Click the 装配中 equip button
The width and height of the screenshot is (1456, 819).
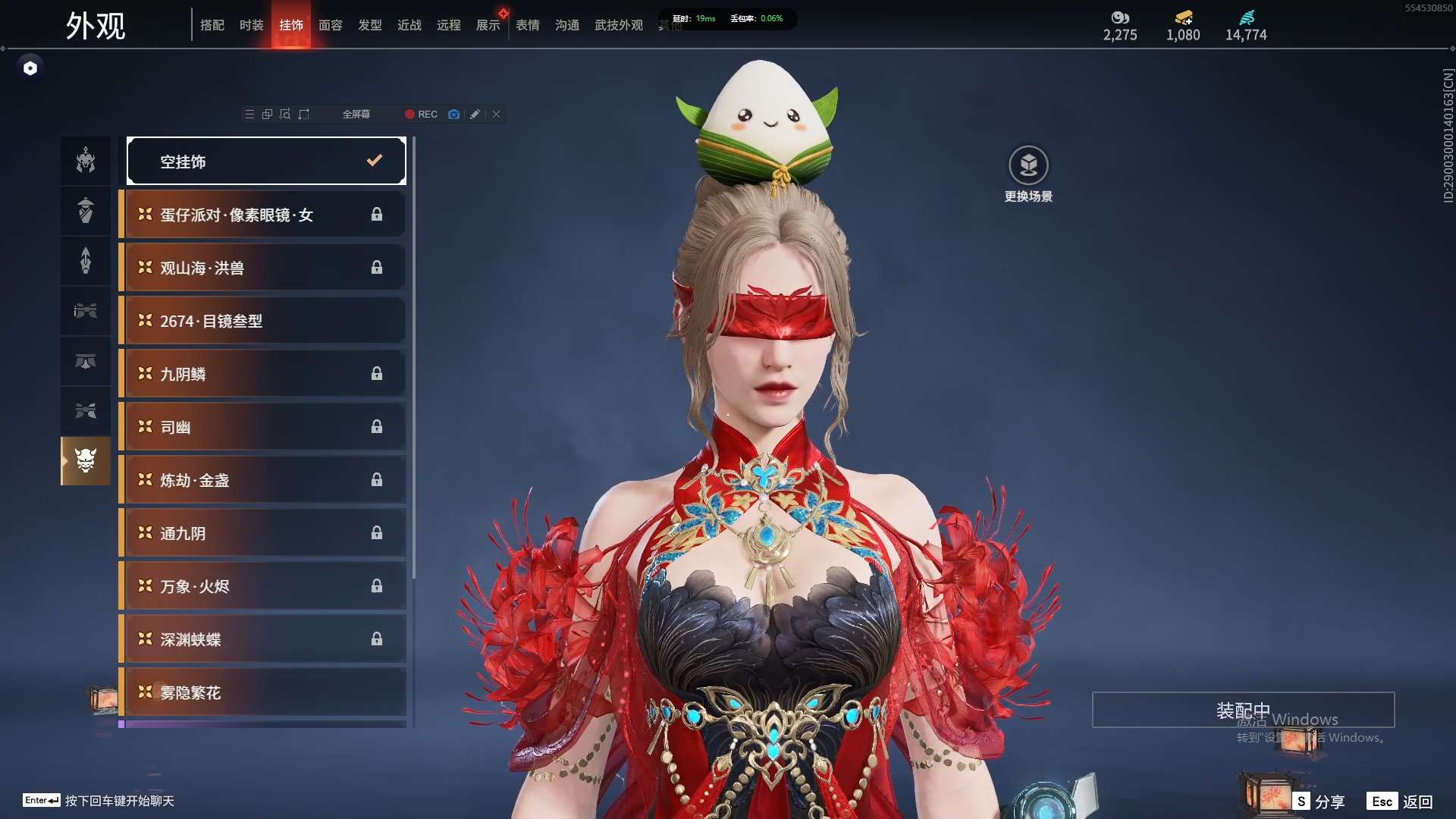click(x=1243, y=710)
